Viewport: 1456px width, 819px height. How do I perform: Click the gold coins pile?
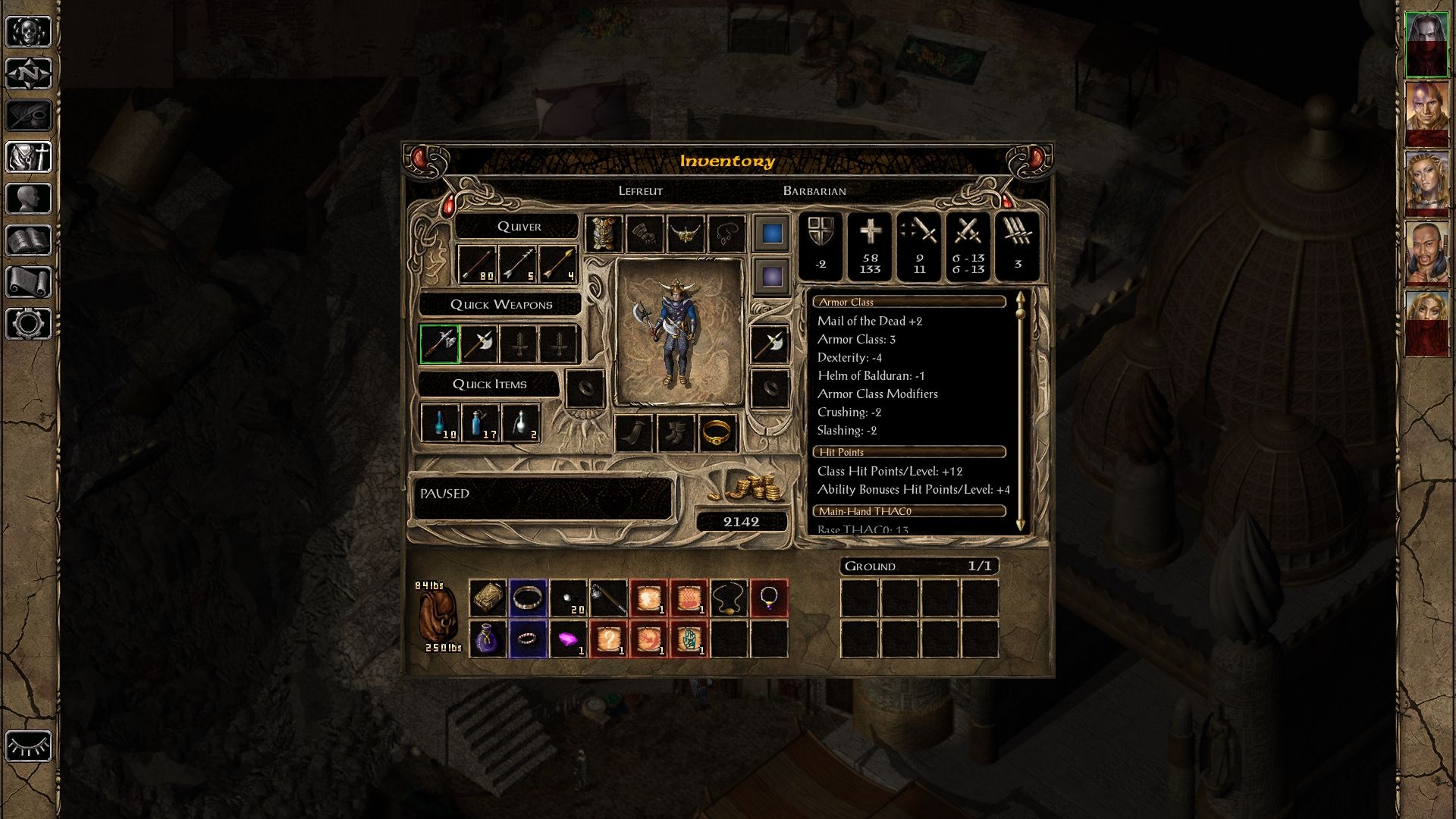pos(747,487)
